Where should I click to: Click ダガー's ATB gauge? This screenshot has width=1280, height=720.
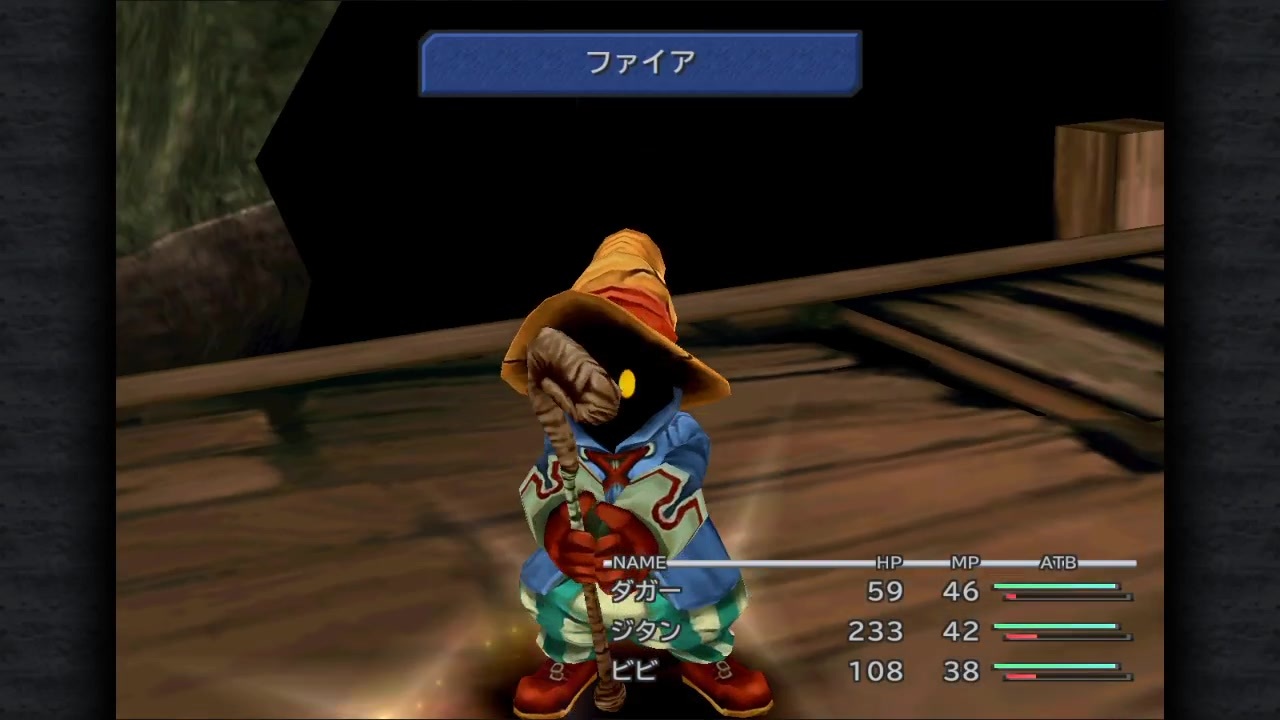pyautogui.click(x=1060, y=592)
